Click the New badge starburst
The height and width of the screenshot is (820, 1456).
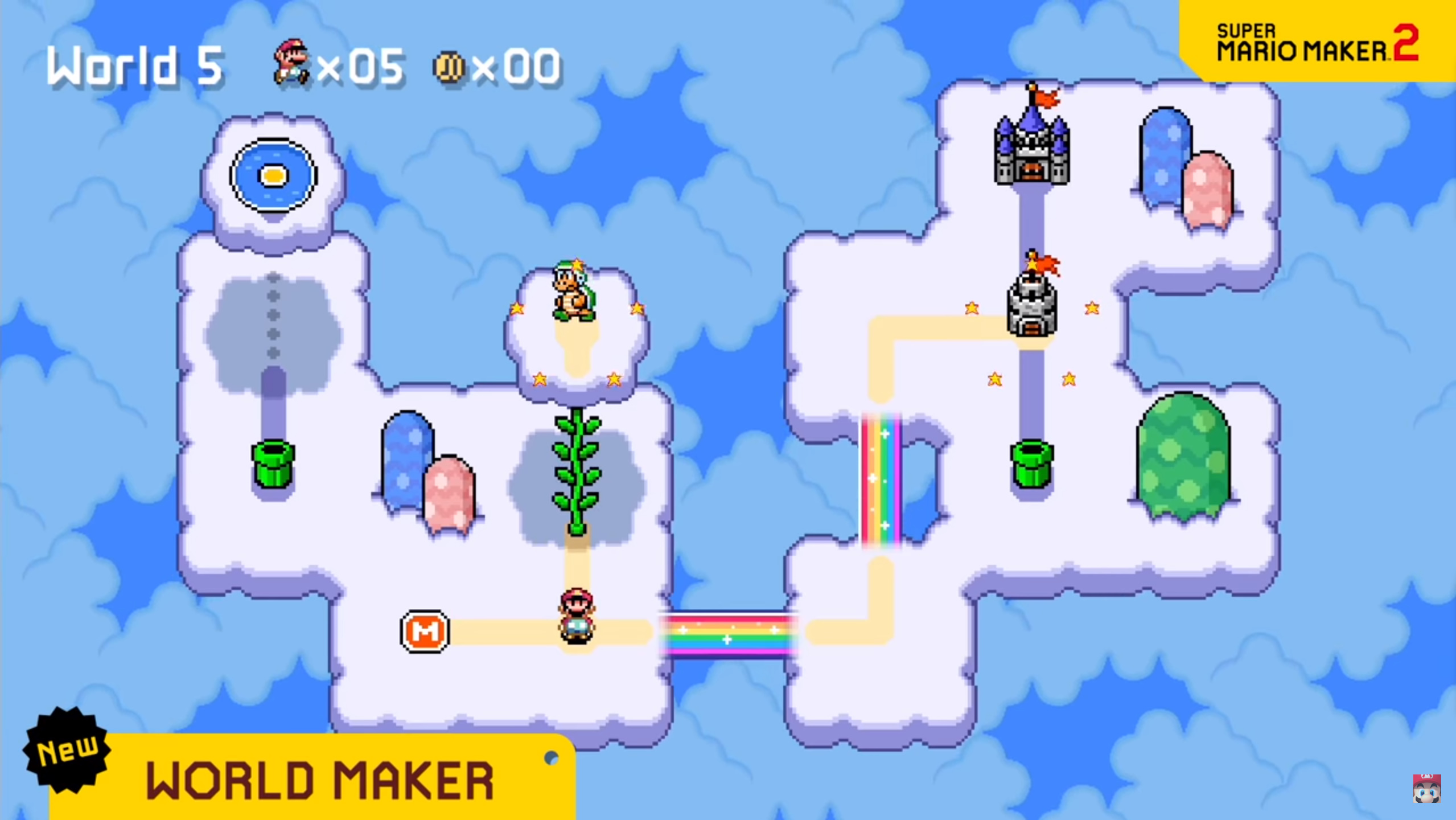[67, 752]
